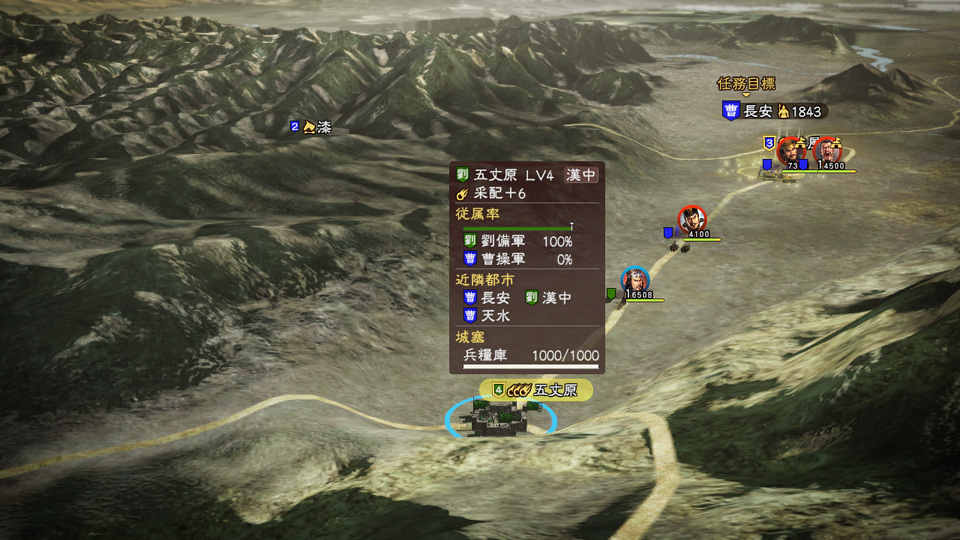Viewport: 960px width, 540px height.
Task: Select the 五丈原 base label
Action: coord(536,390)
